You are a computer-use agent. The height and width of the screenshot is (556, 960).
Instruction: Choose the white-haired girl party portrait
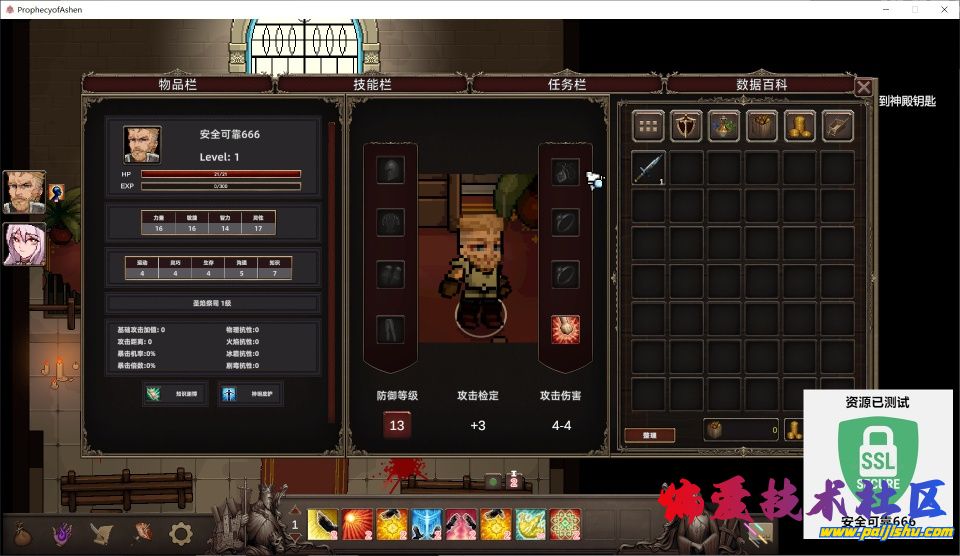pyautogui.click(x=24, y=244)
